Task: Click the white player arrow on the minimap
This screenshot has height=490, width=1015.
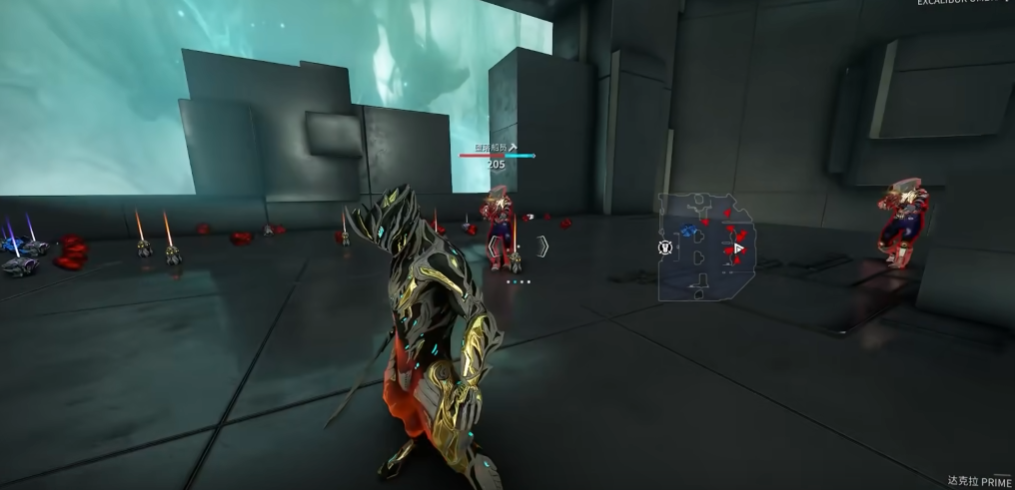Action: 739,247
